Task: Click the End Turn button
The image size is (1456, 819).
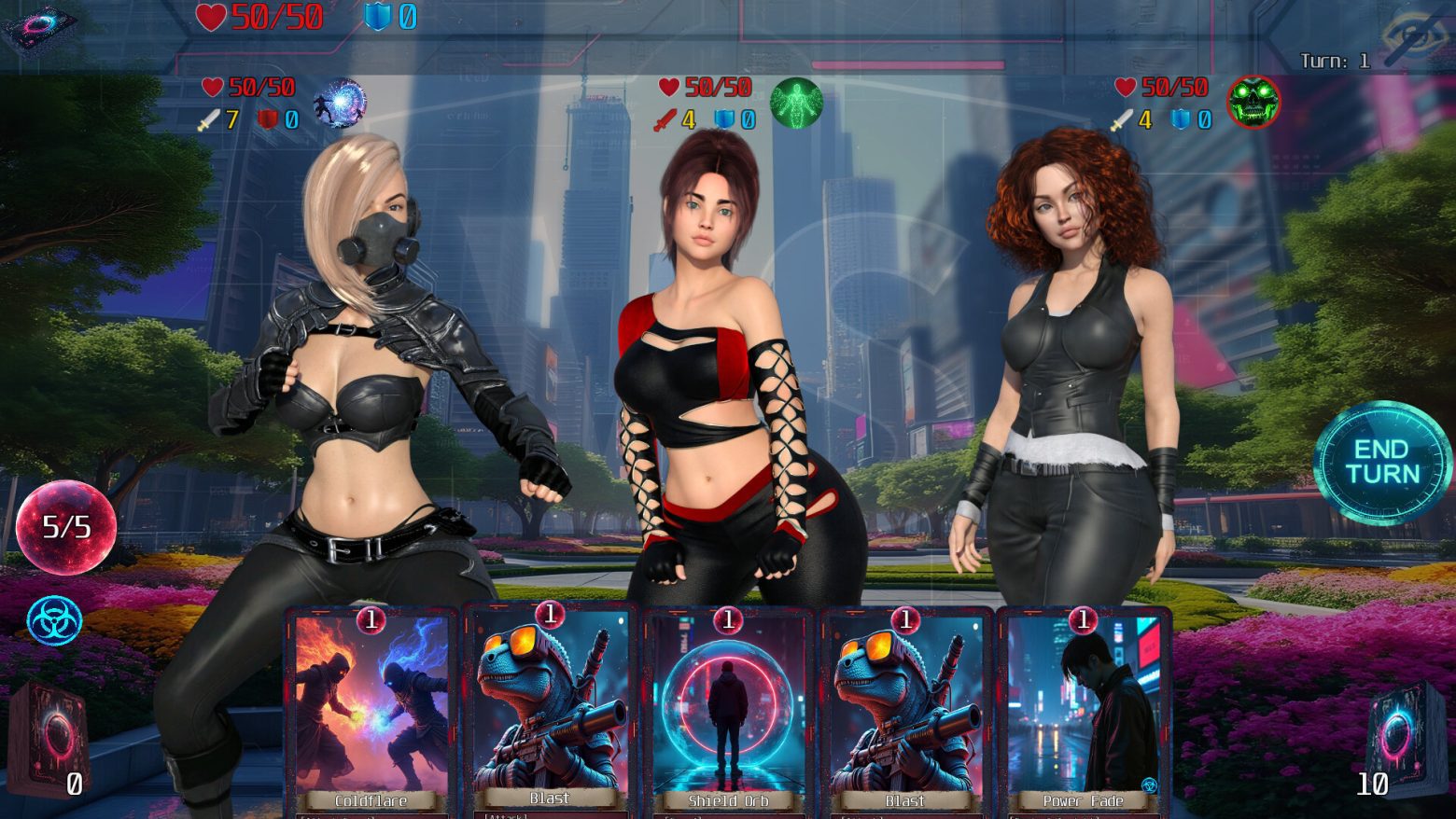Action: pos(1381,462)
